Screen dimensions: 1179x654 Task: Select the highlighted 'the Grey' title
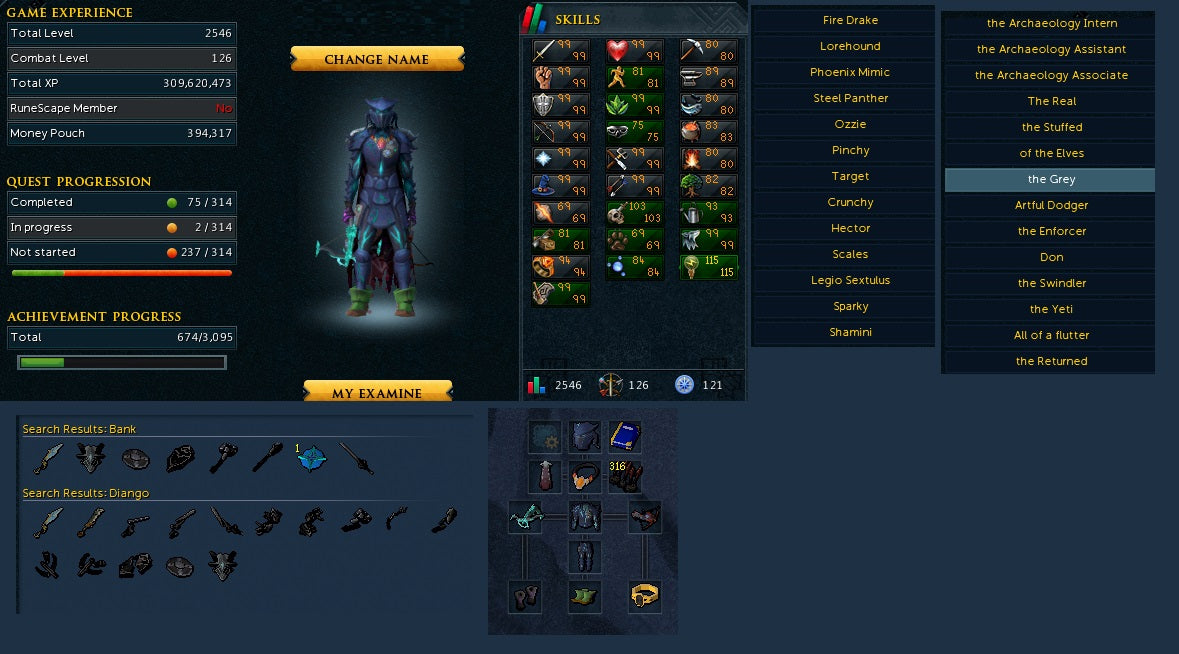[1051, 179]
